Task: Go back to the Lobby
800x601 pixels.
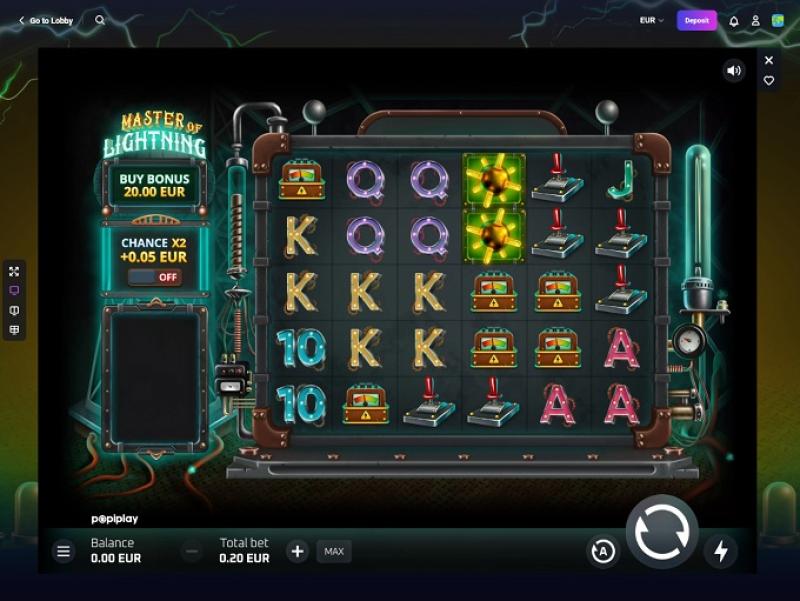Action: (x=46, y=20)
